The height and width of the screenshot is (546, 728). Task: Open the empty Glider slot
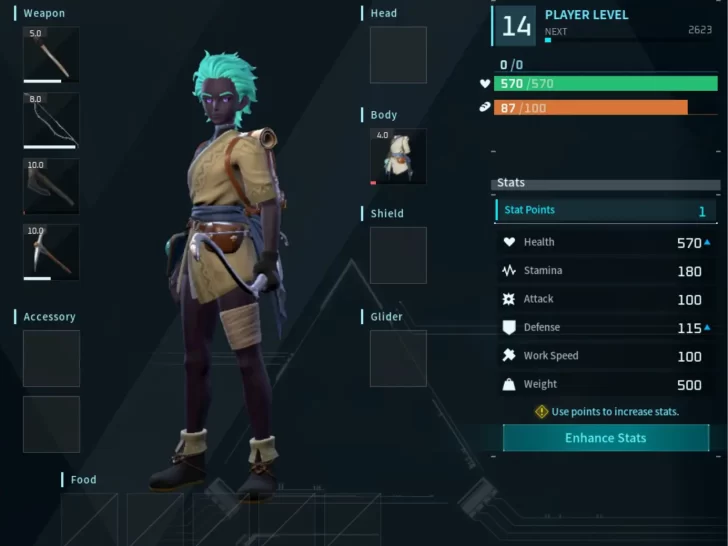click(x=398, y=358)
